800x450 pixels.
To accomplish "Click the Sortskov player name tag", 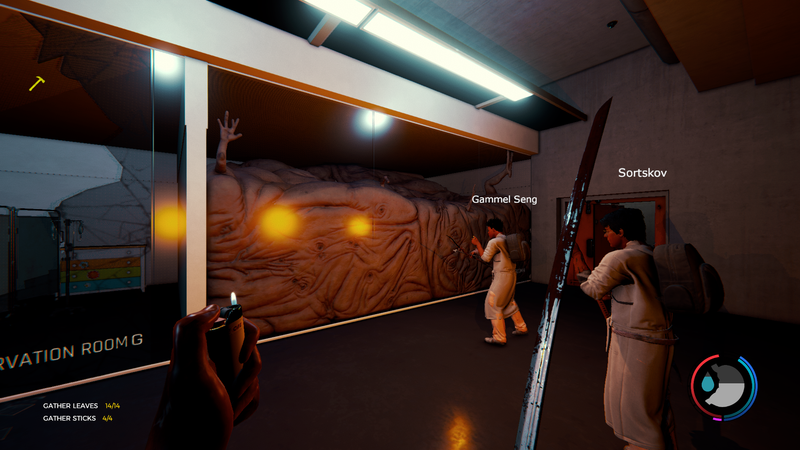I will click(x=642, y=173).
